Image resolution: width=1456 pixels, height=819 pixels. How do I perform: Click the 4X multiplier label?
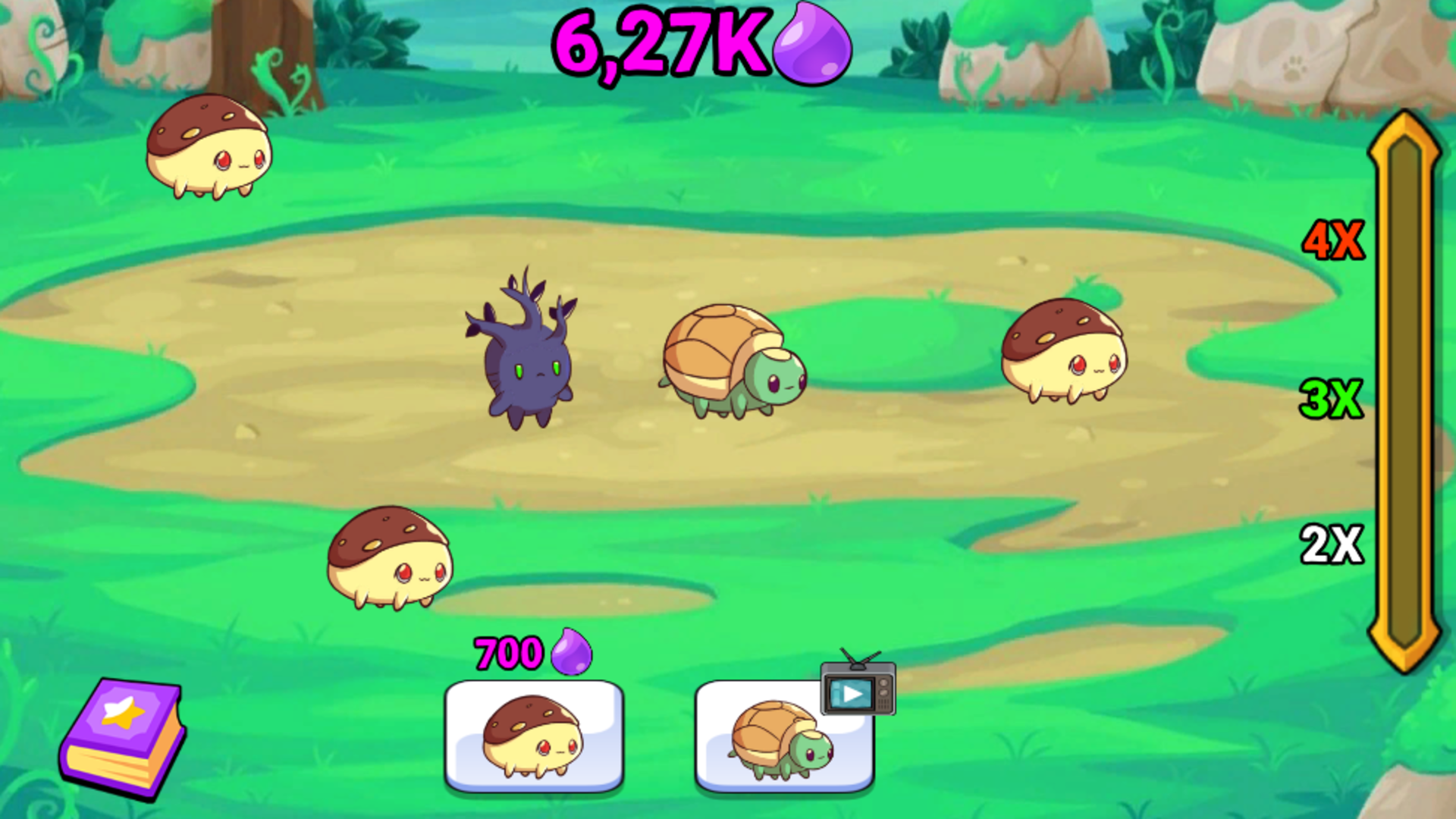click(x=1335, y=239)
